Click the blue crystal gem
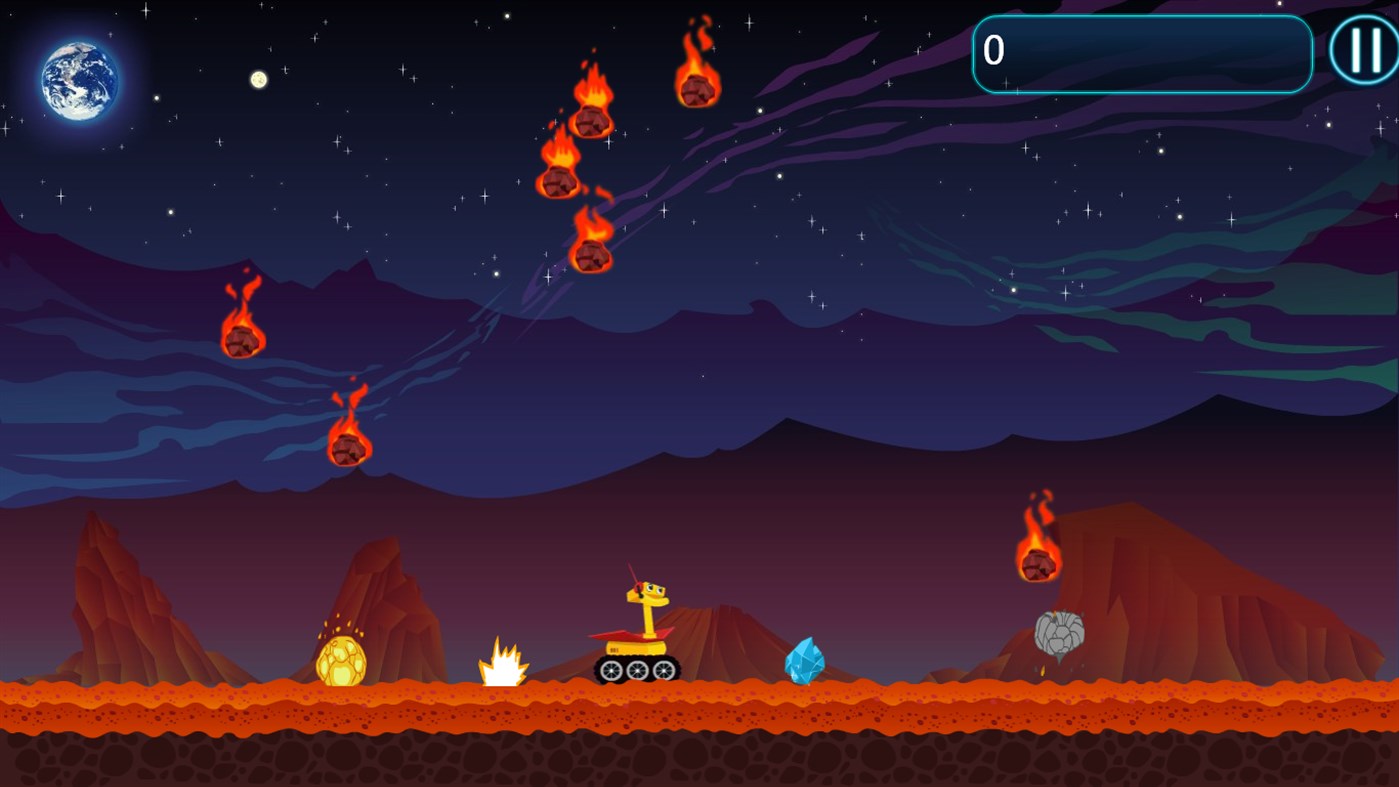The image size is (1399, 787). (x=806, y=662)
